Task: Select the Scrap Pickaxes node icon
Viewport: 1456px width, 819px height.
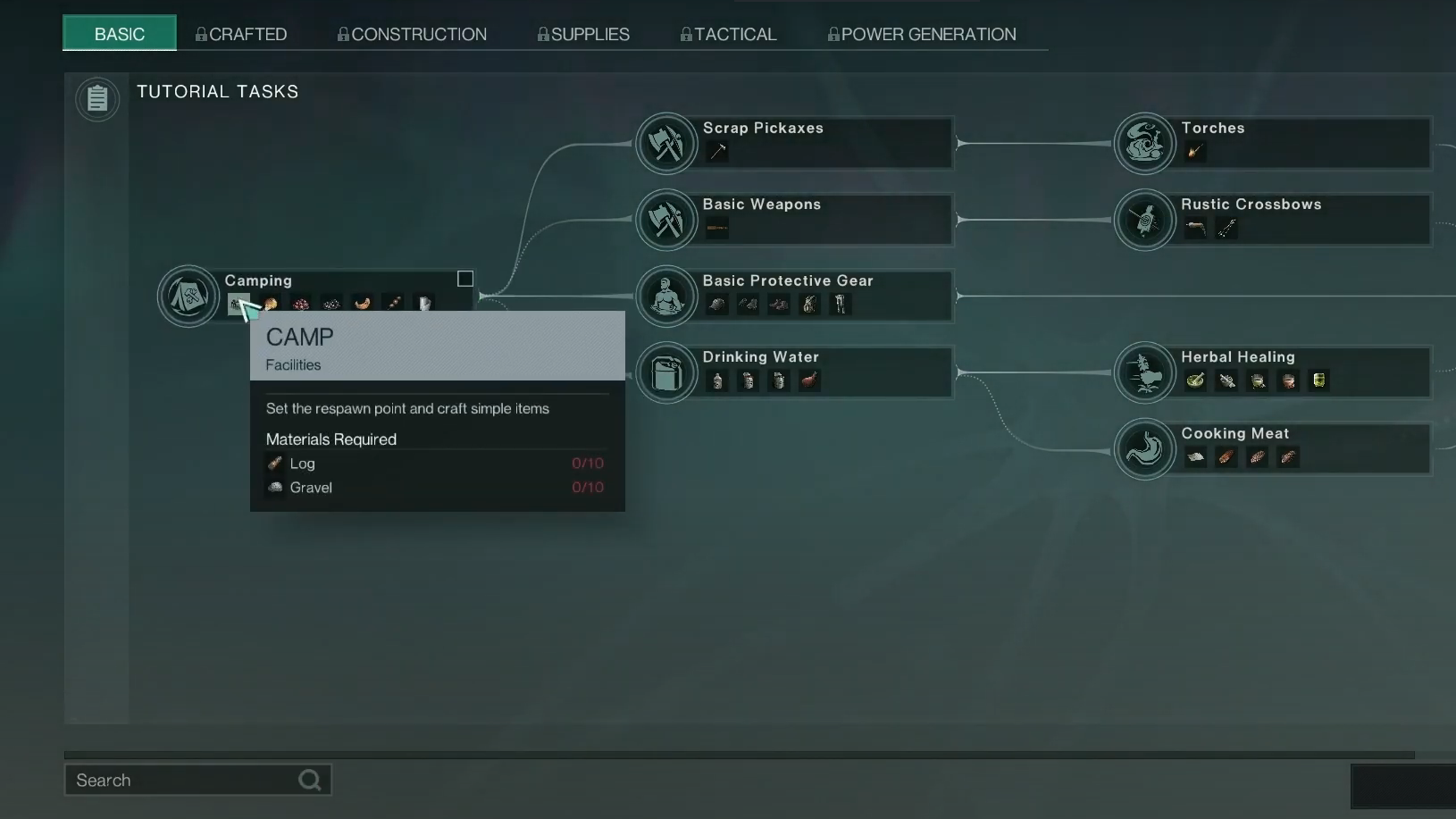Action: click(666, 143)
